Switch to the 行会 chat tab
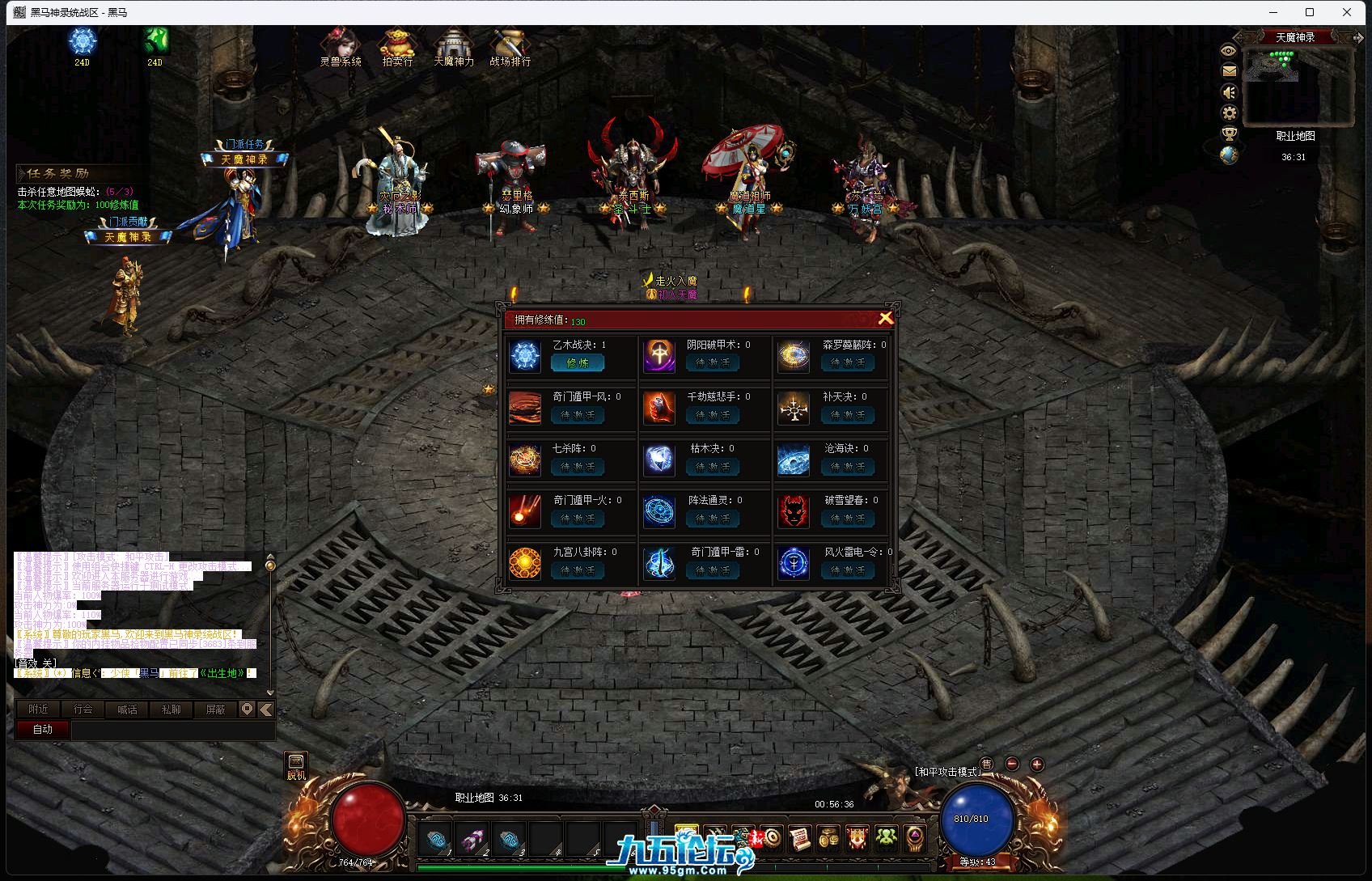The height and width of the screenshot is (881, 1372). (x=82, y=709)
